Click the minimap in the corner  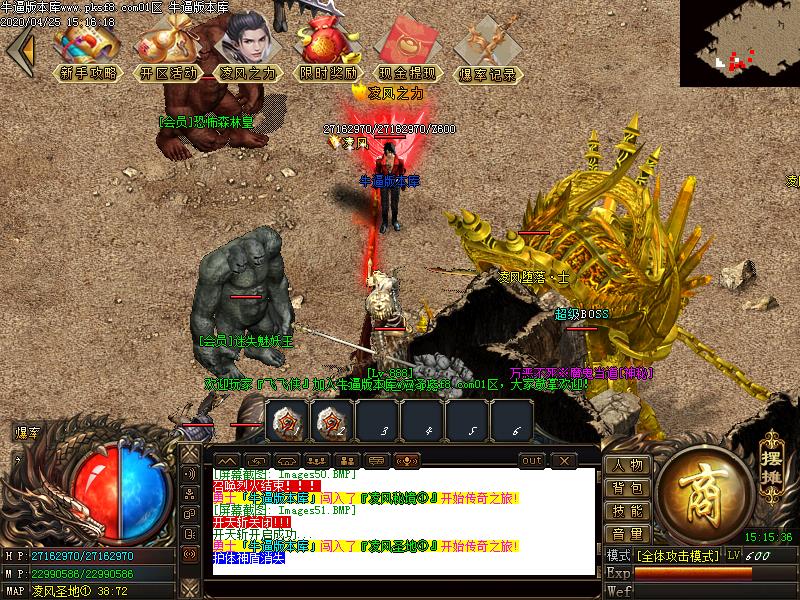[x=739, y=43]
